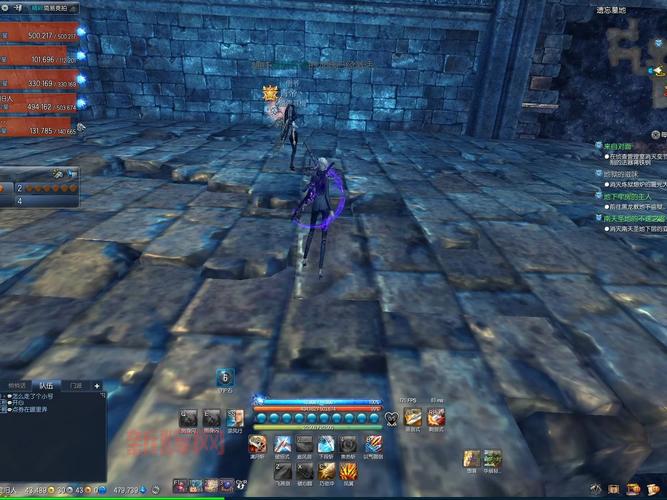Click the heart icon beside the health bar

(x=390, y=417)
